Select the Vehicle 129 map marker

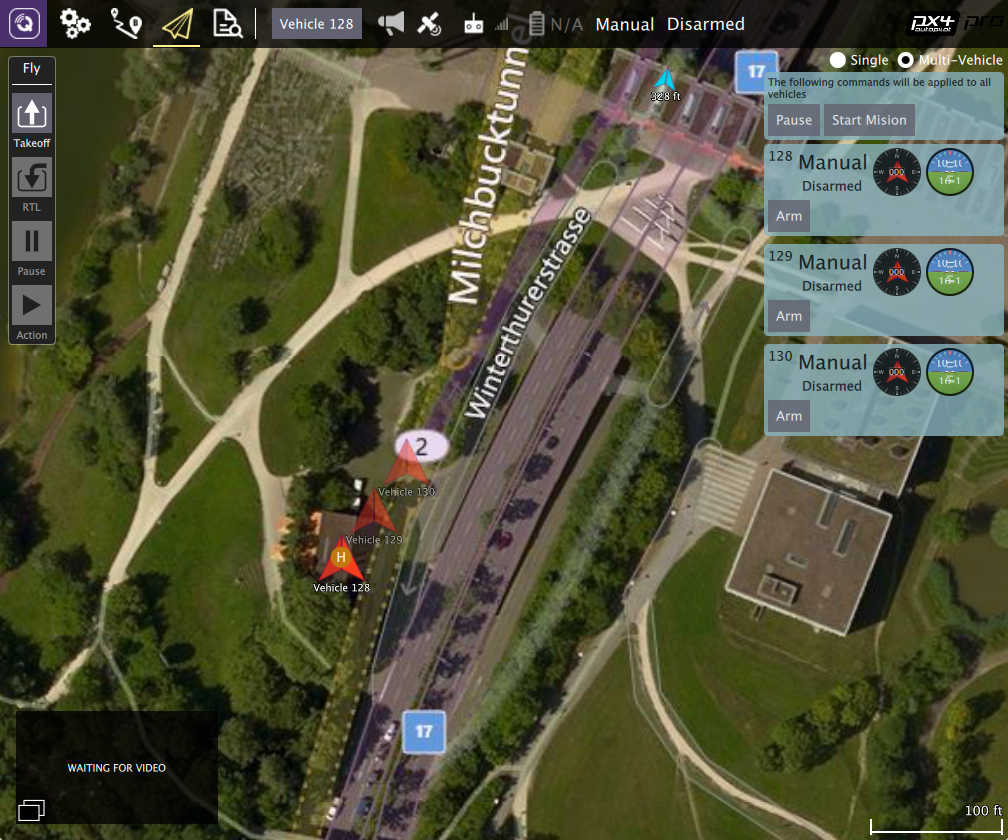(x=375, y=513)
